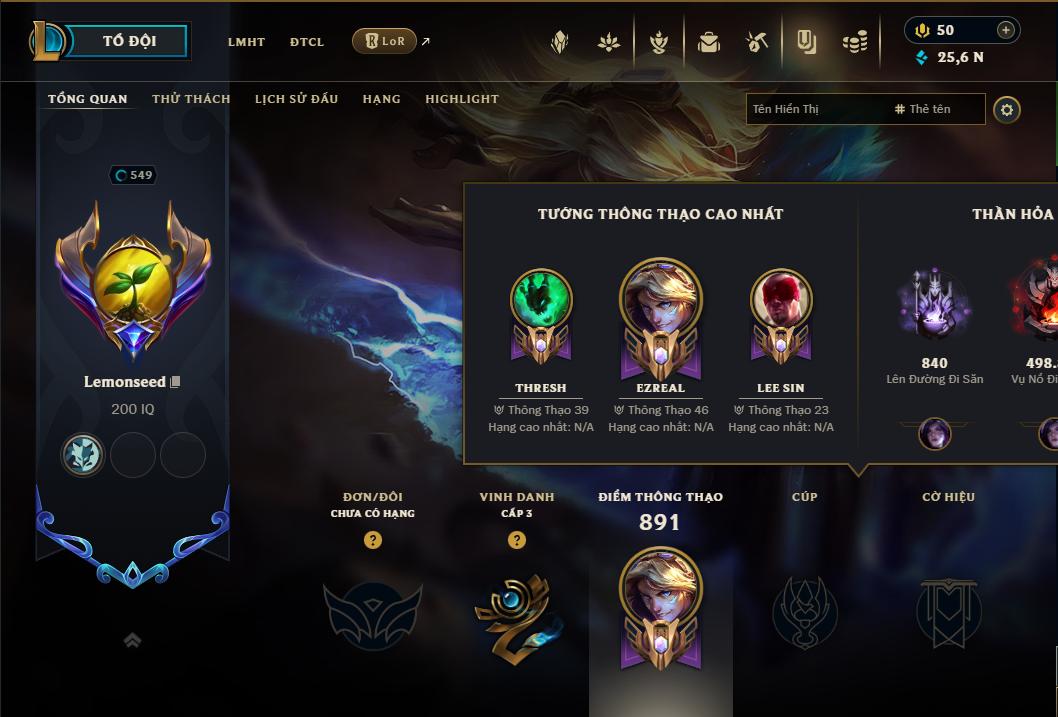Return to the TỔNG QUAN tab

[x=88, y=99]
